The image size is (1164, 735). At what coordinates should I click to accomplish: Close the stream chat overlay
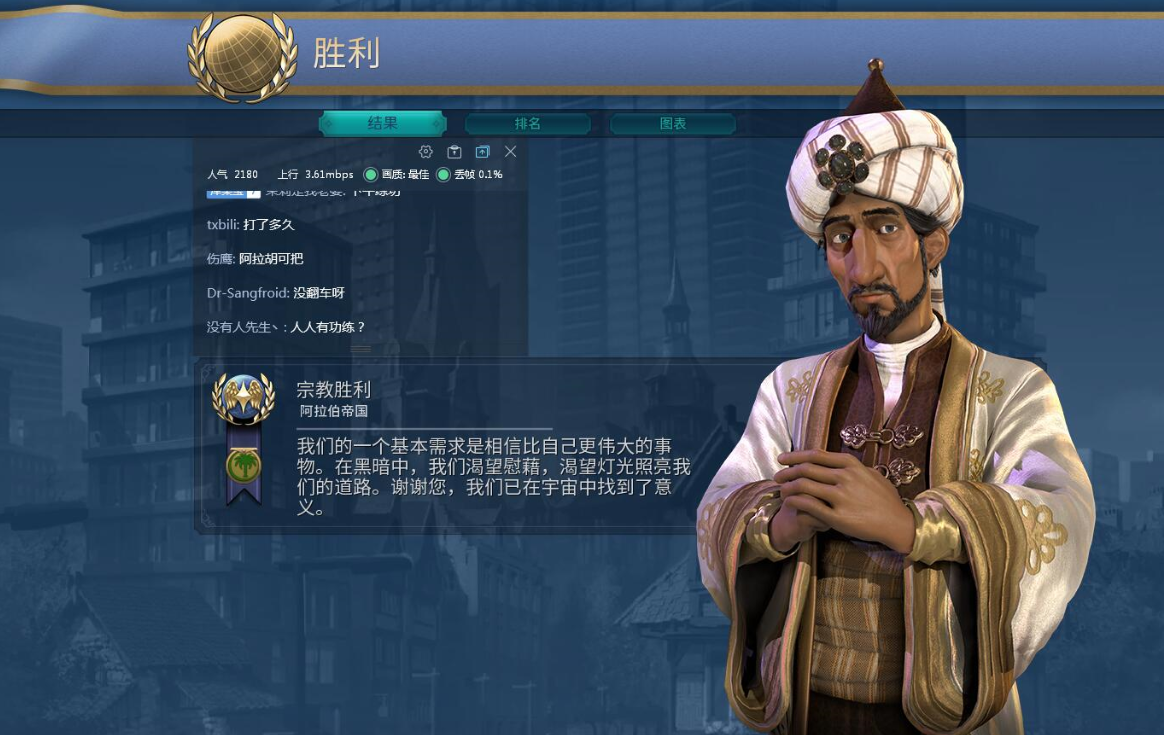[x=510, y=152]
